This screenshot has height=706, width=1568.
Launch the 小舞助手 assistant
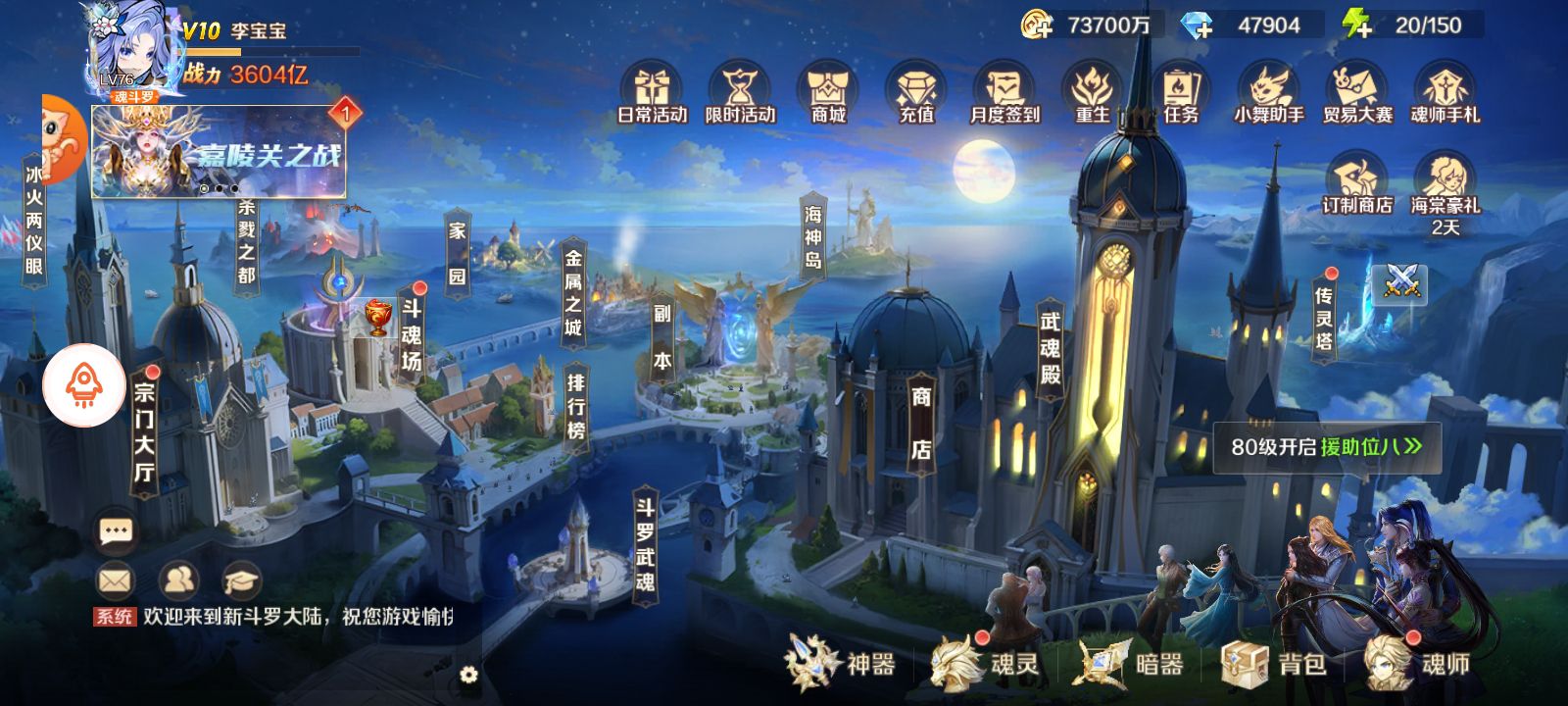1269,92
